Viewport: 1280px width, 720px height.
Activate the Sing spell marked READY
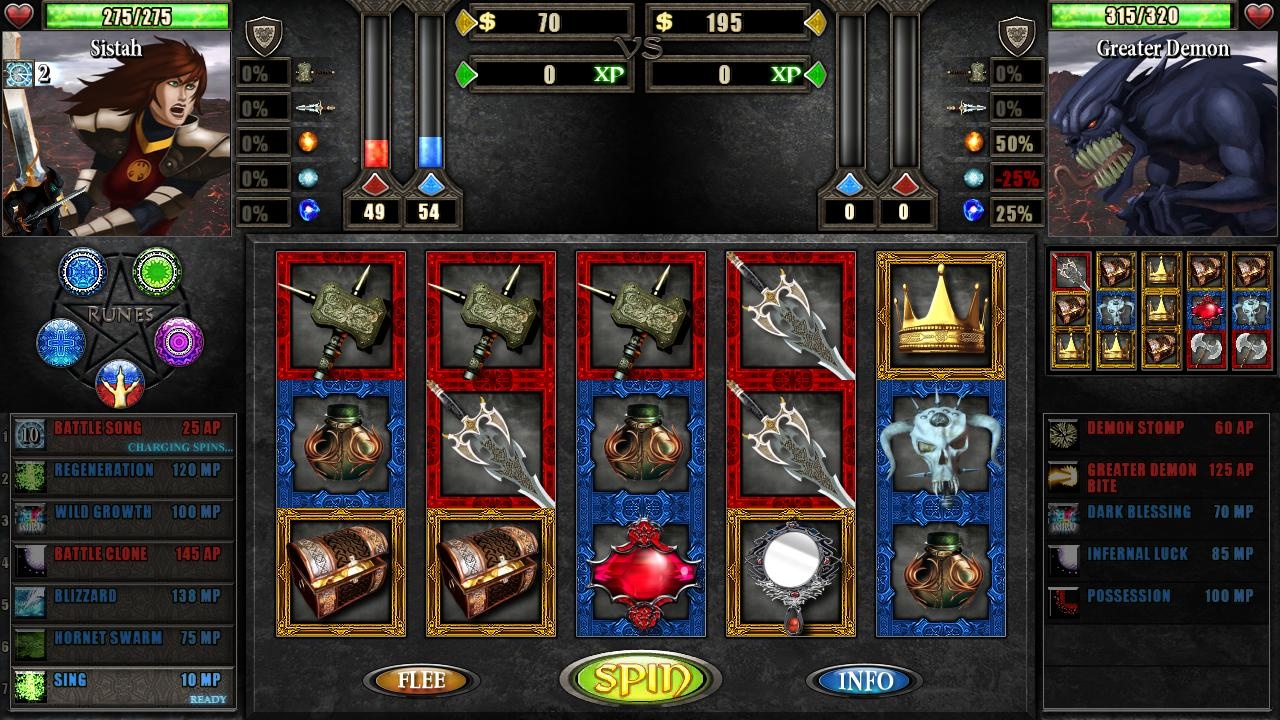click(x=120, y=680)
